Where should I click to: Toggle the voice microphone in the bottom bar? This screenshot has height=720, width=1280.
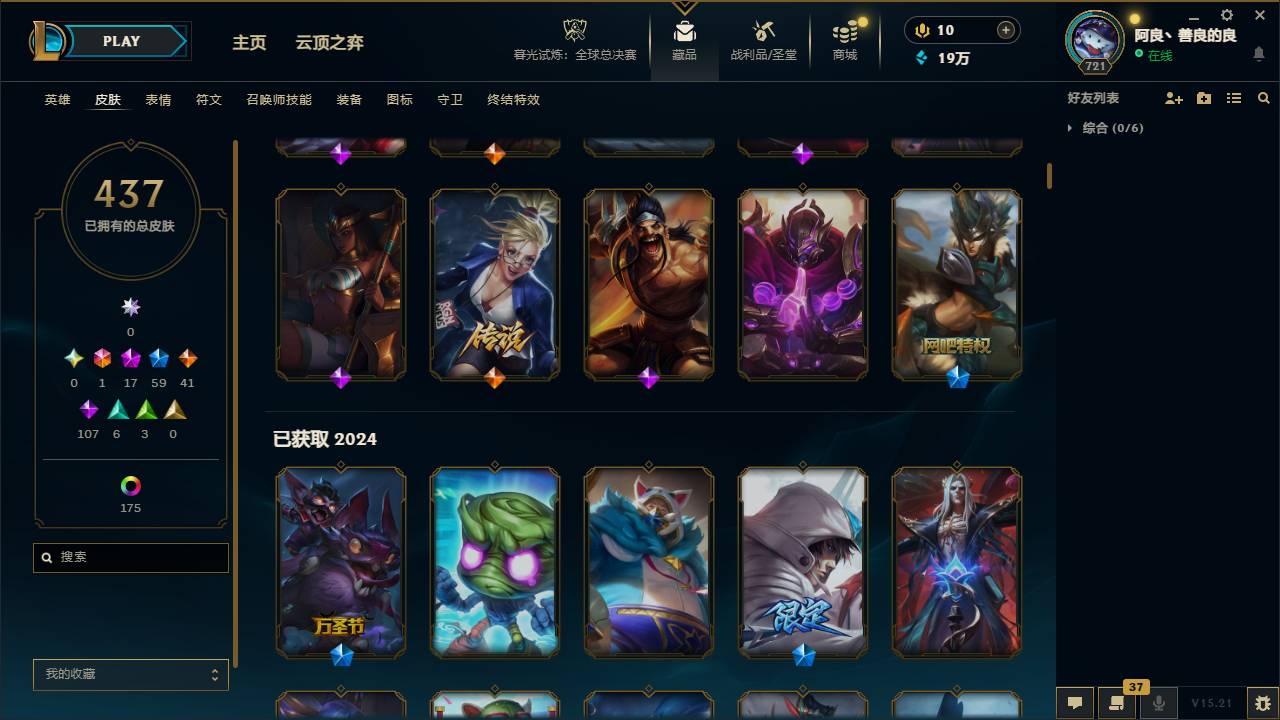1159,703
